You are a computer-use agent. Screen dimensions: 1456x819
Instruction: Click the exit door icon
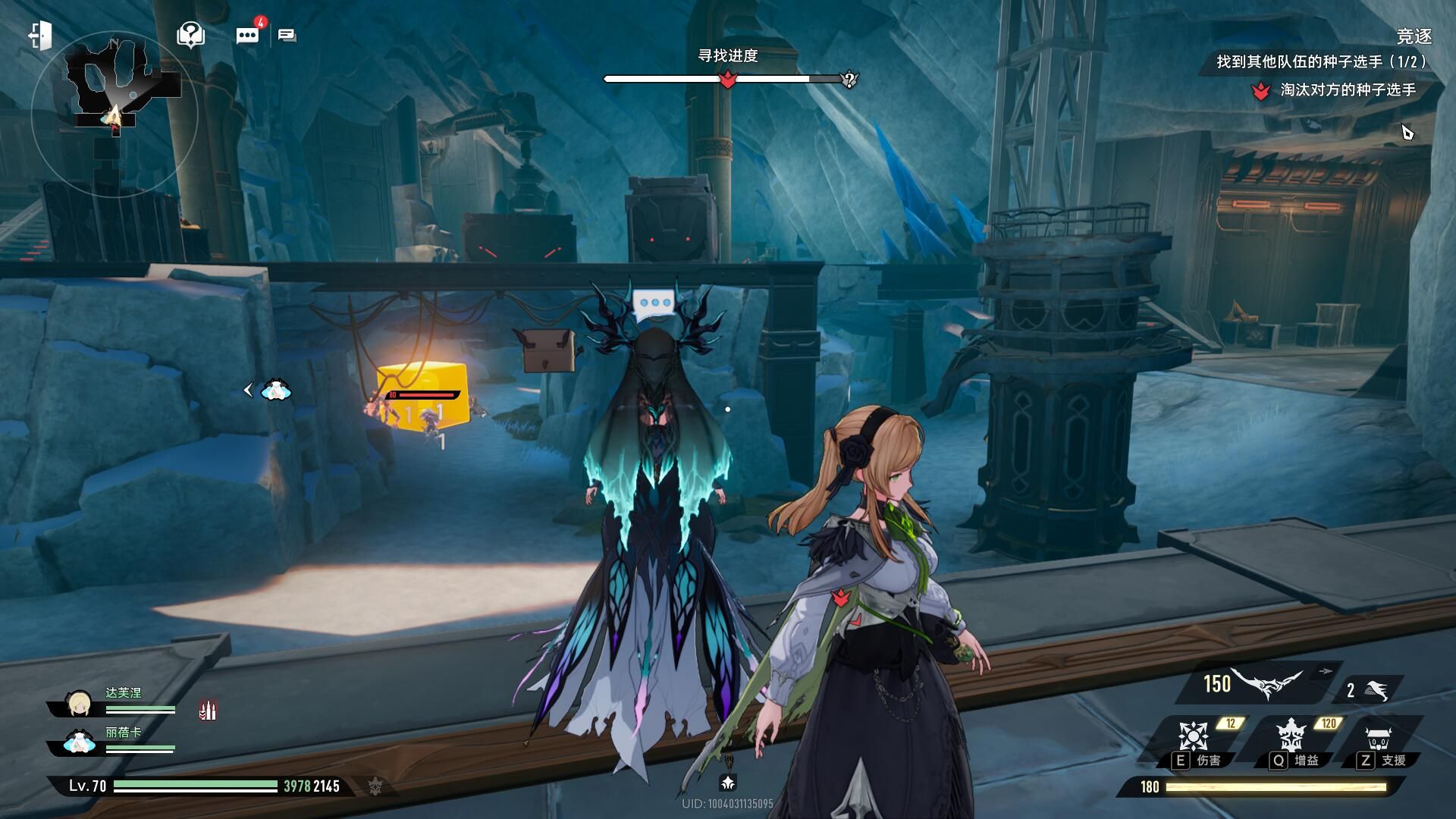[x=40, y=35]
